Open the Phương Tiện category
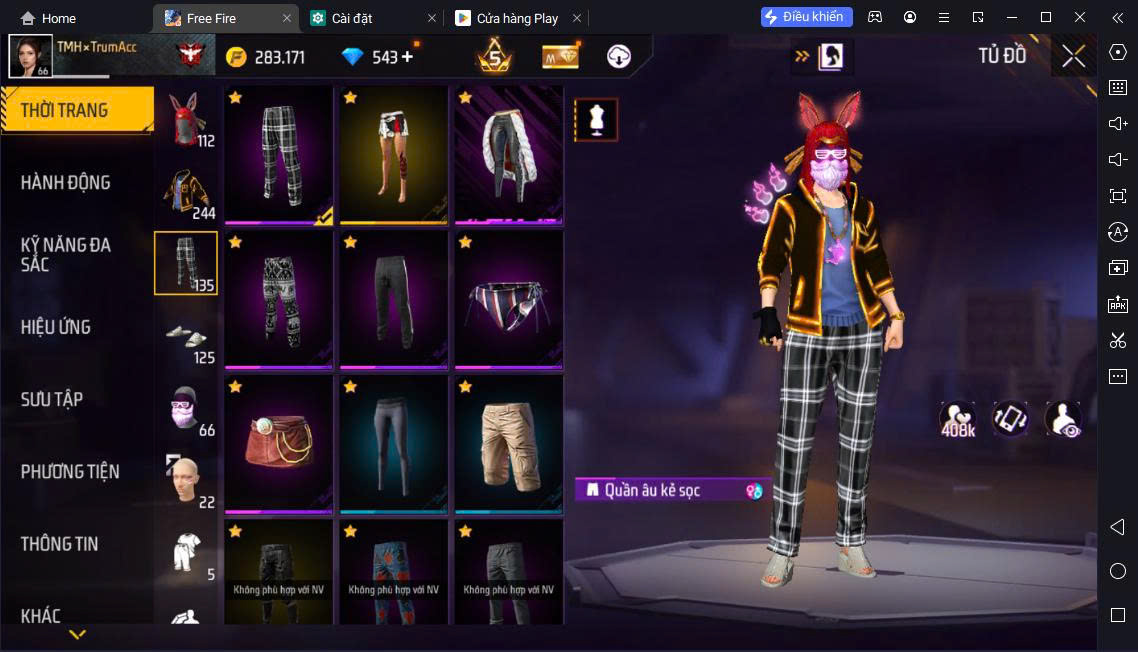The width and height of the screenshot is (1138, 652). click(x=70, y=471)
